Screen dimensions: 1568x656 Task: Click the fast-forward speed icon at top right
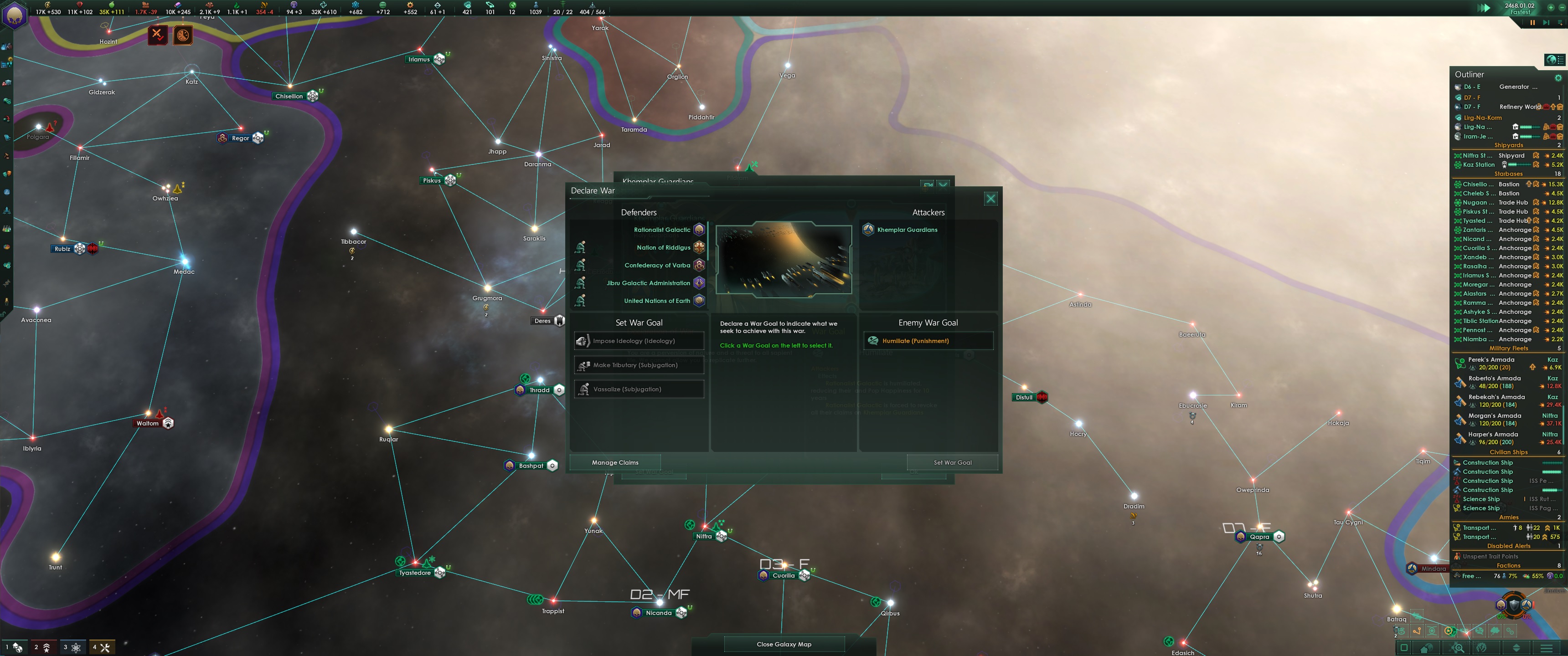[1484, 9]
